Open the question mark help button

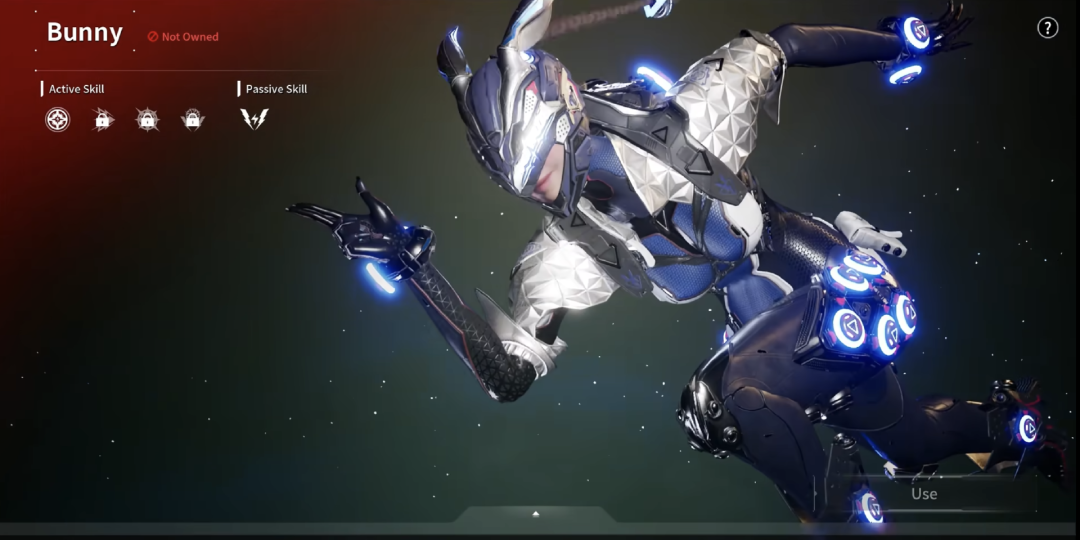pos(1047,28)
